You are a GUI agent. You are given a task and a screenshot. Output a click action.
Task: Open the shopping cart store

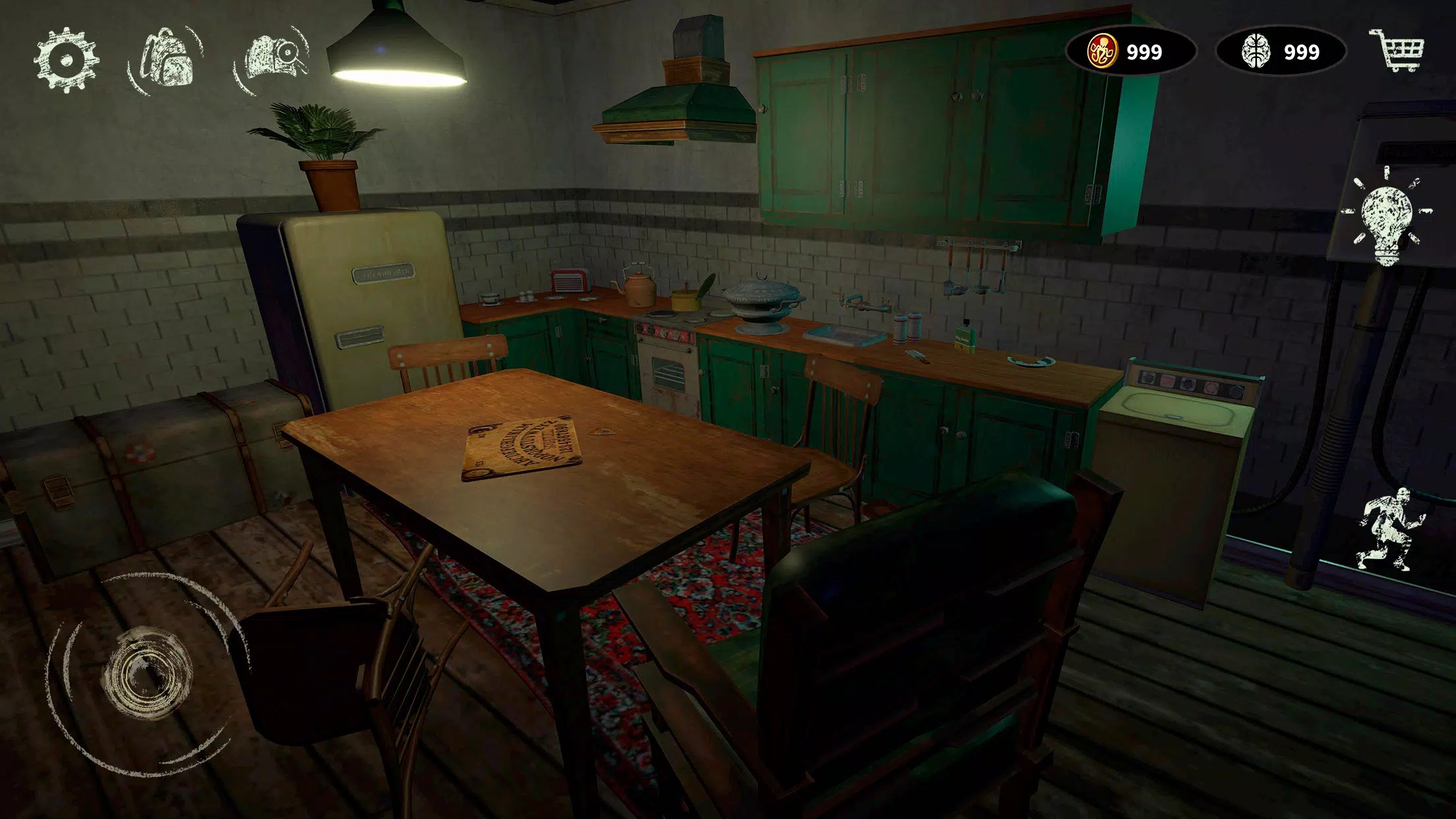[1397, 50]
